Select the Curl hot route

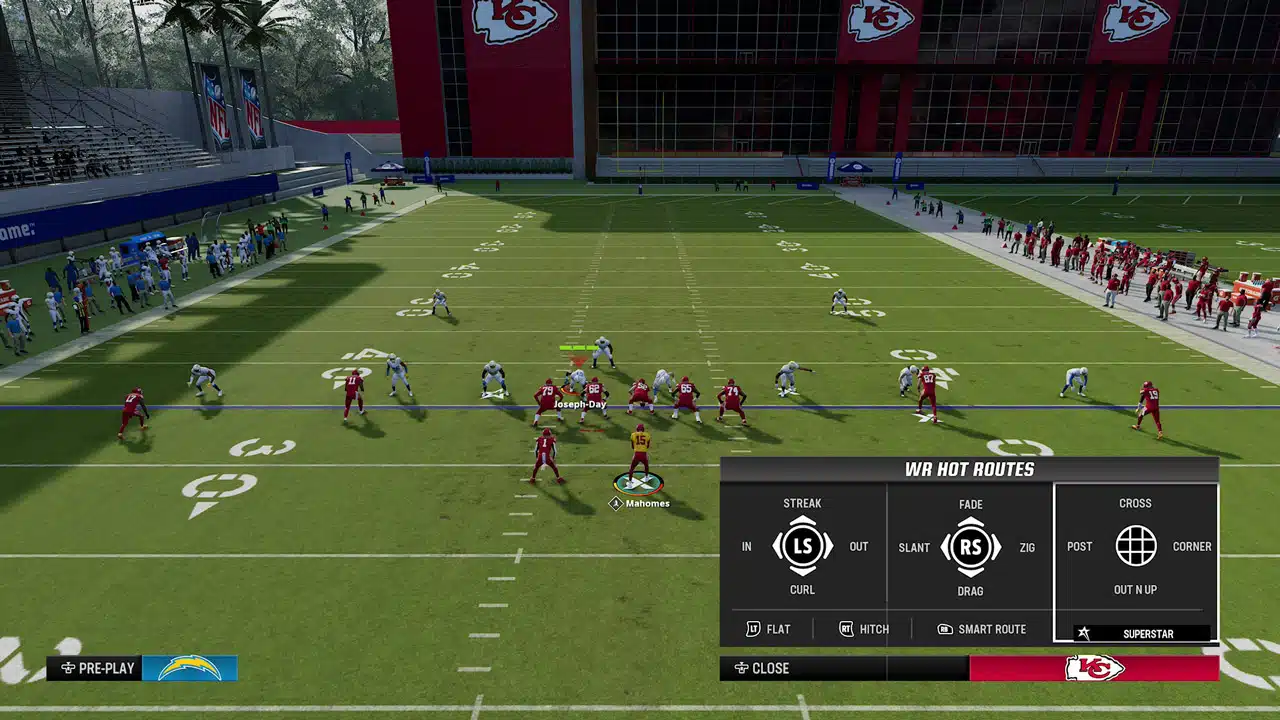pyautogui.click(x=802, y=590)
